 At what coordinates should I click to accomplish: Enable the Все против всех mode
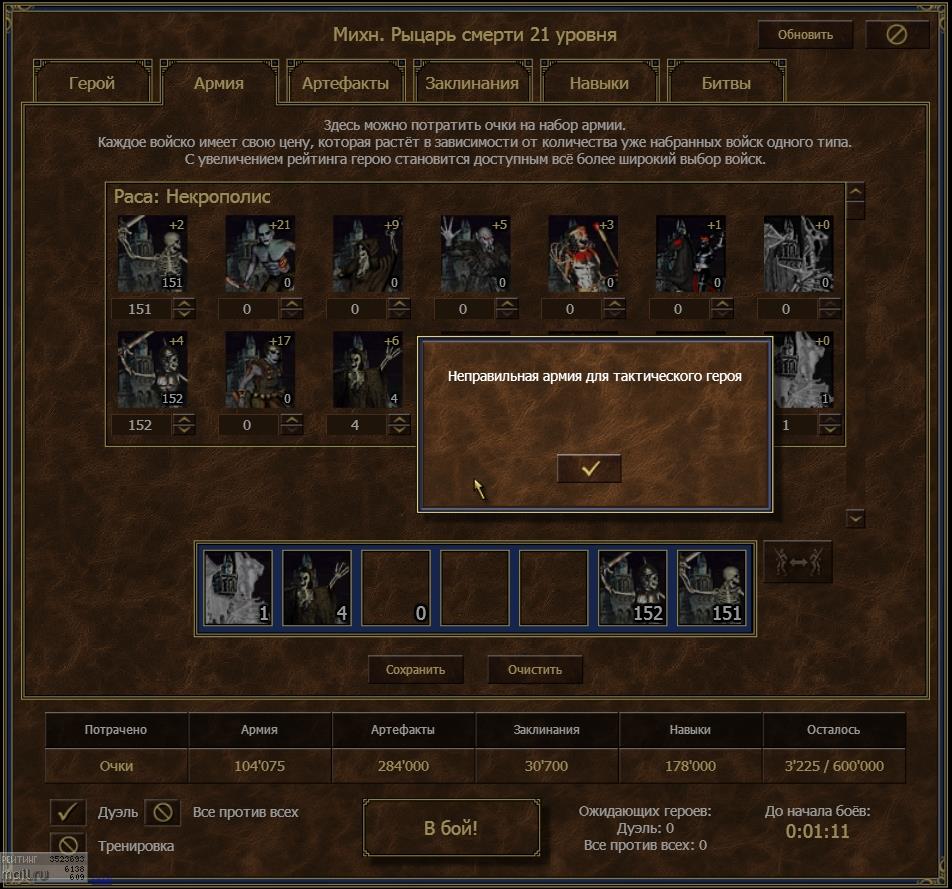pos(162,812)
